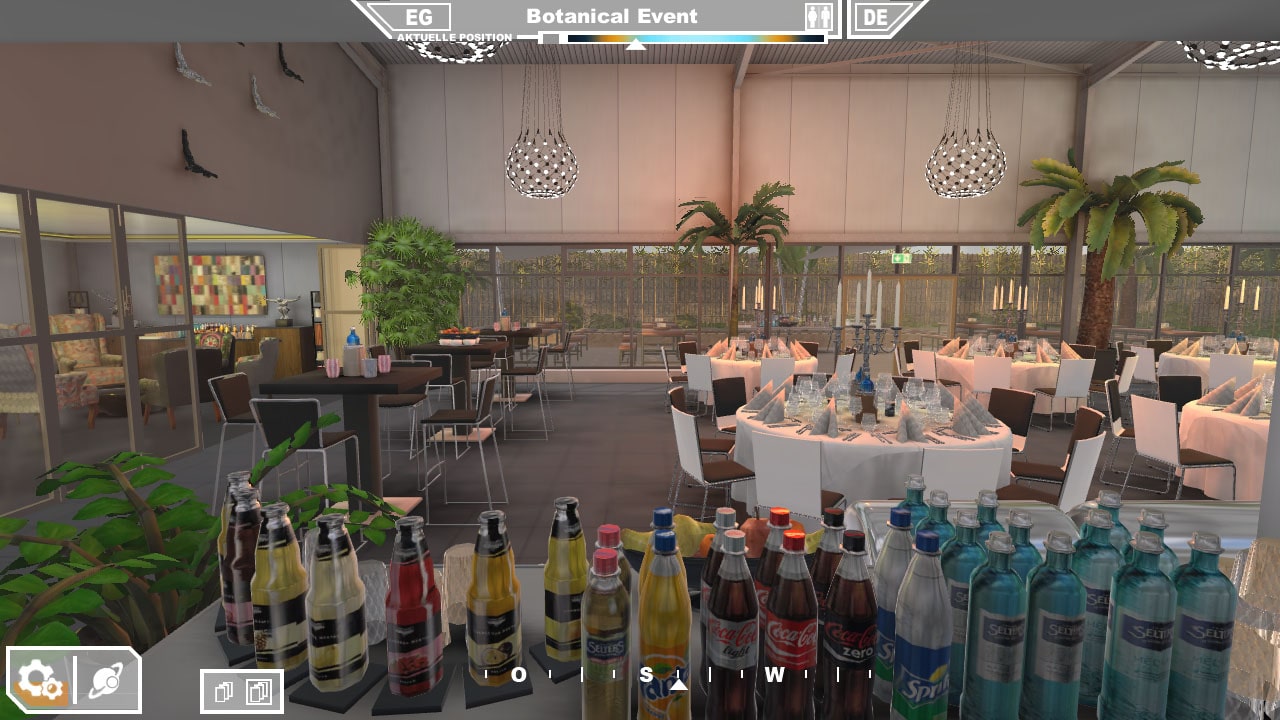Viewport: 1280px width, 720px height.
Task: Select the EG floor button
Action: 419,17
